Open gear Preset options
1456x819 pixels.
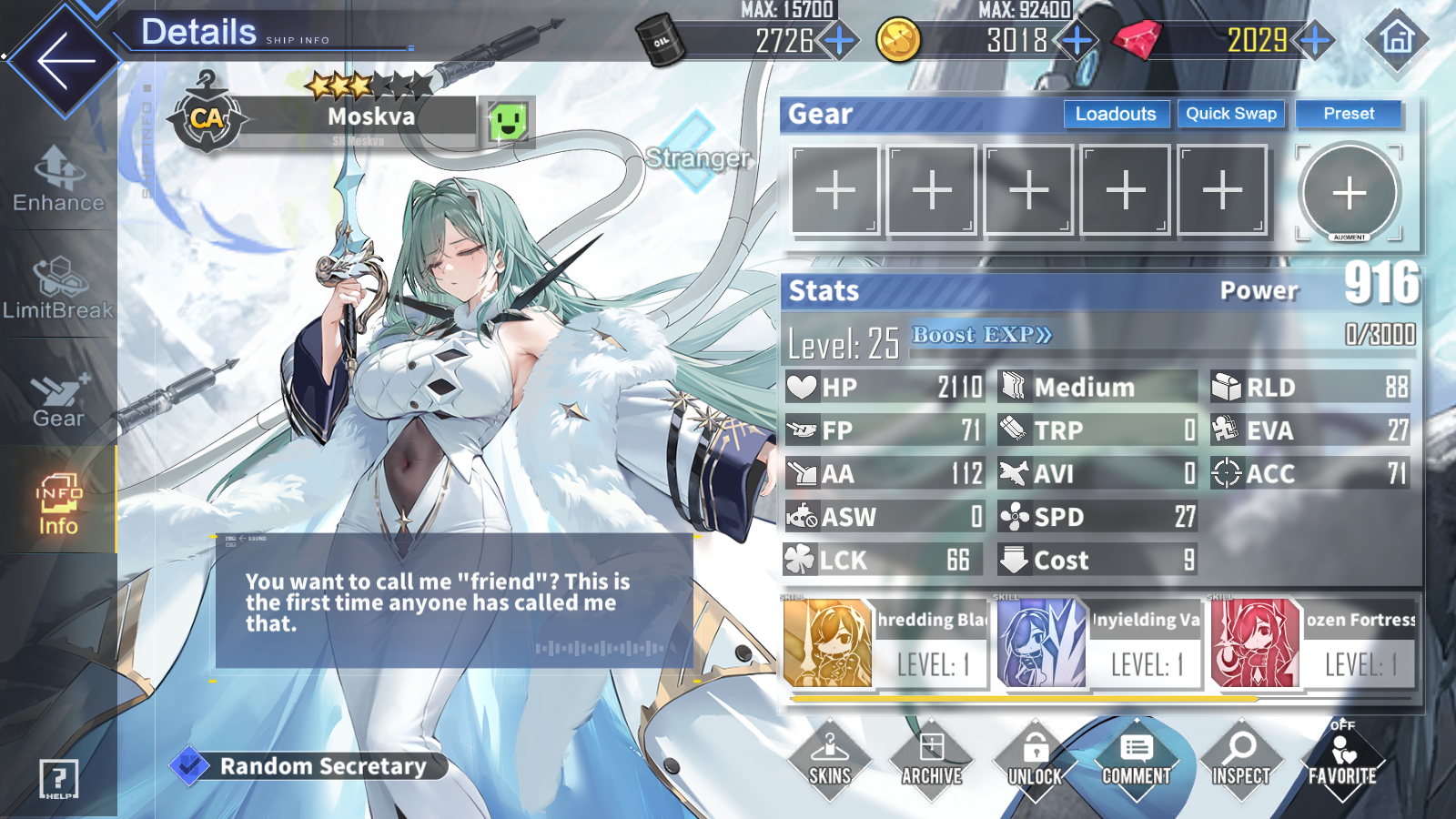[x=1349, y=114]
